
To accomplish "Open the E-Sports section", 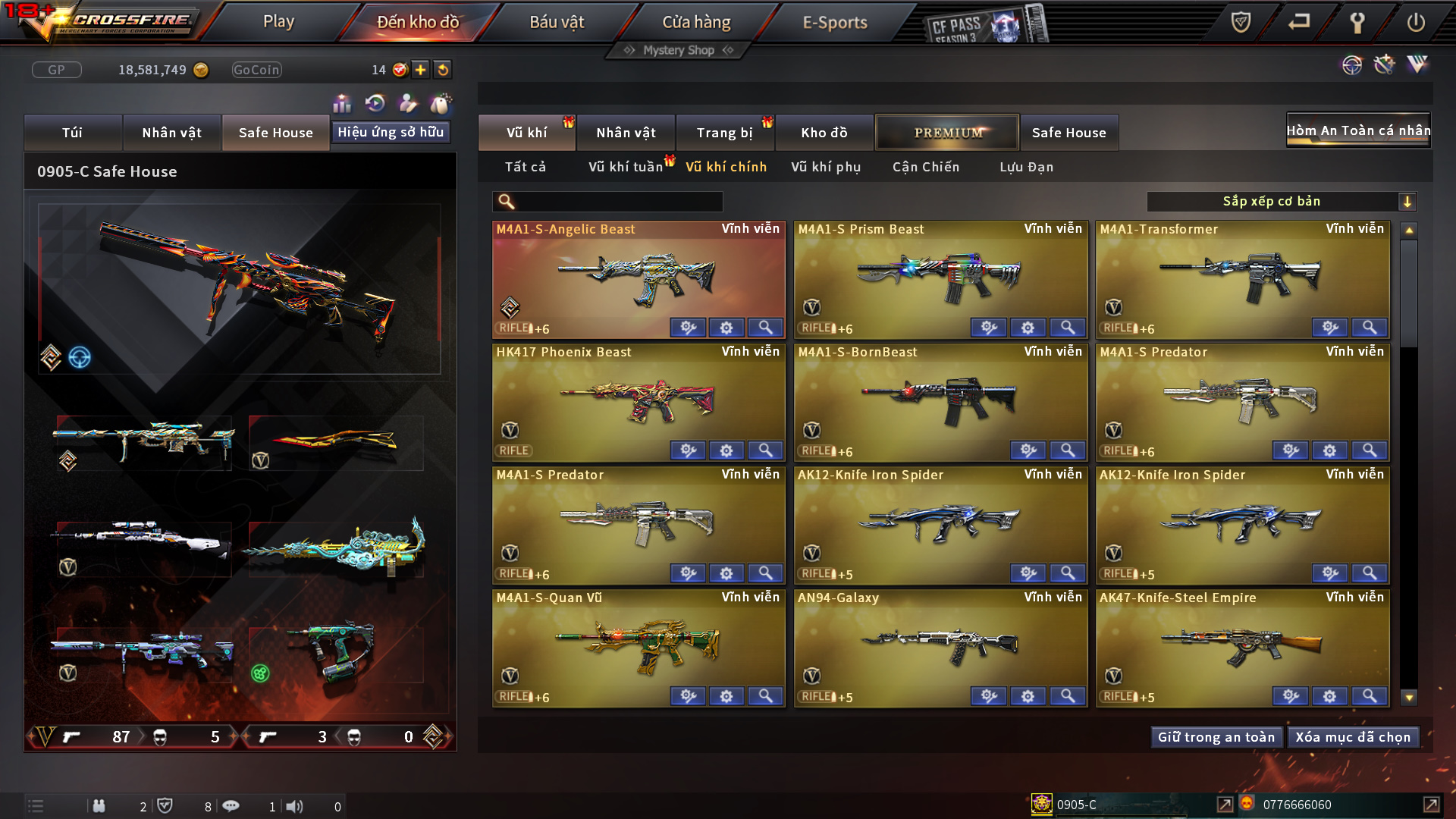I will 834,22.
